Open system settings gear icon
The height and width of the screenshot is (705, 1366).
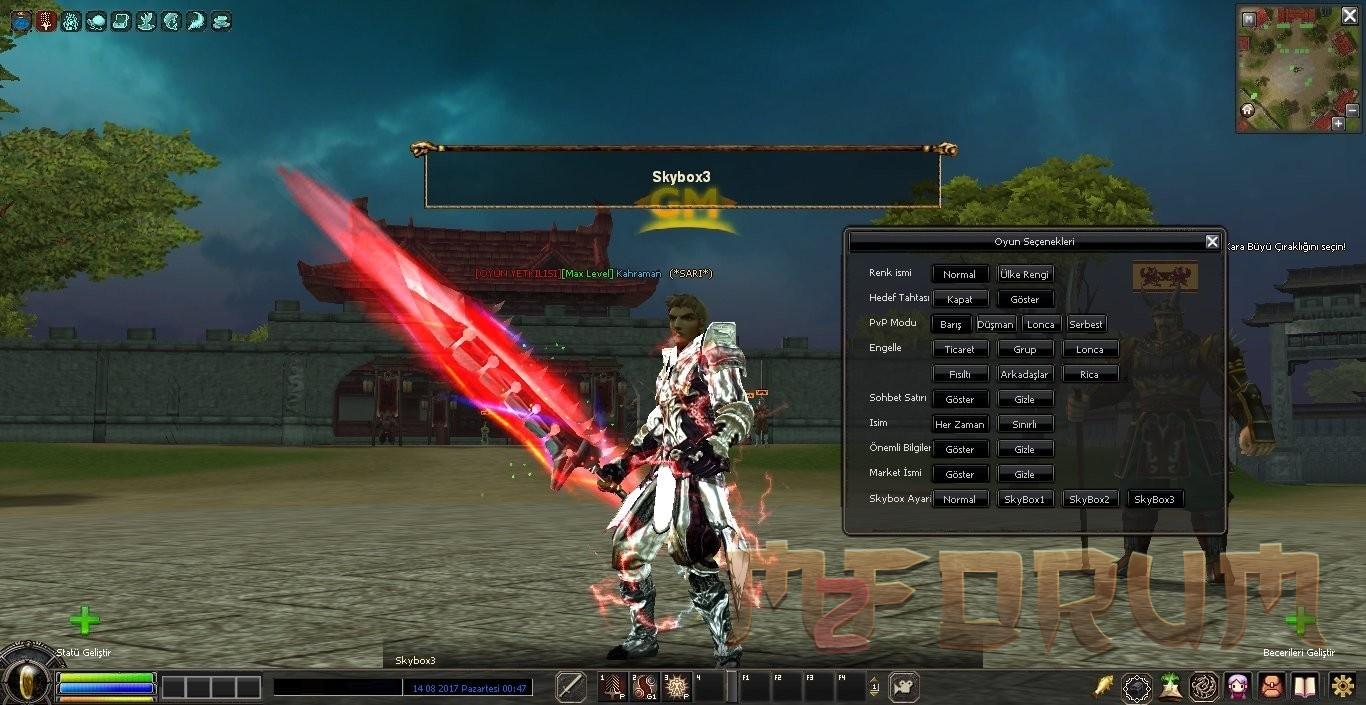1342,686
